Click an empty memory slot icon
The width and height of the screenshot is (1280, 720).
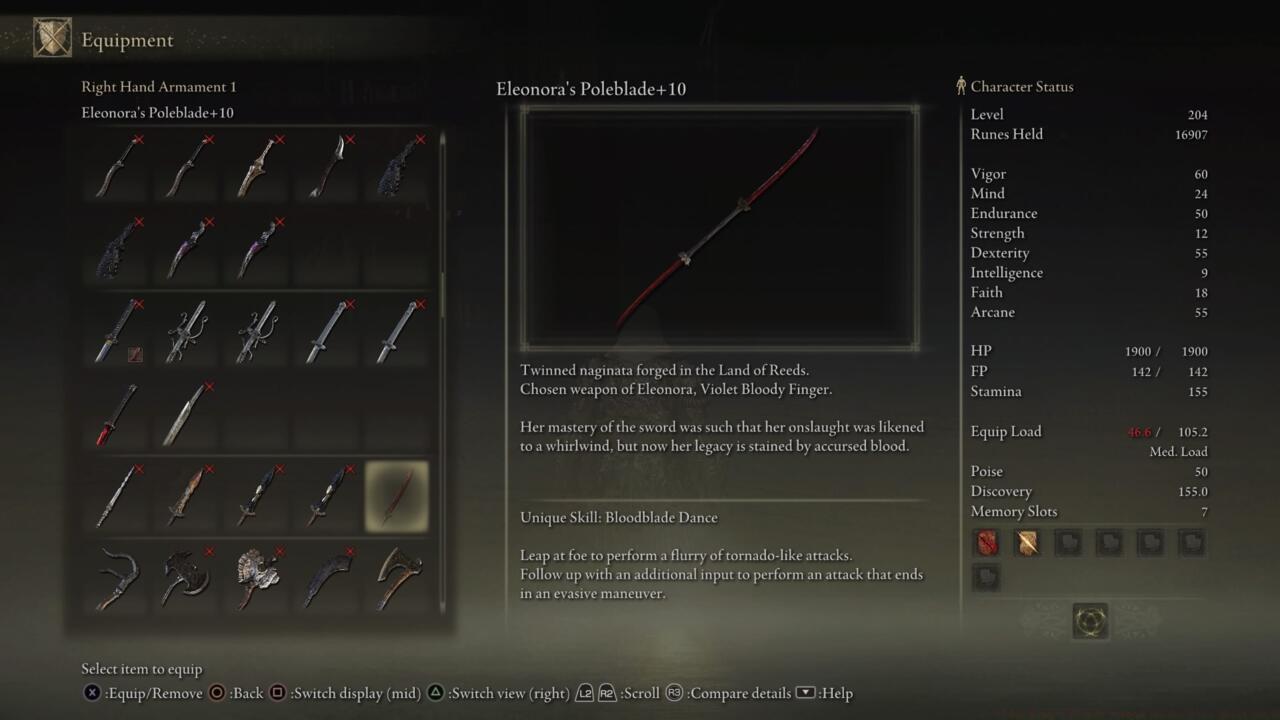[1068, 542]
